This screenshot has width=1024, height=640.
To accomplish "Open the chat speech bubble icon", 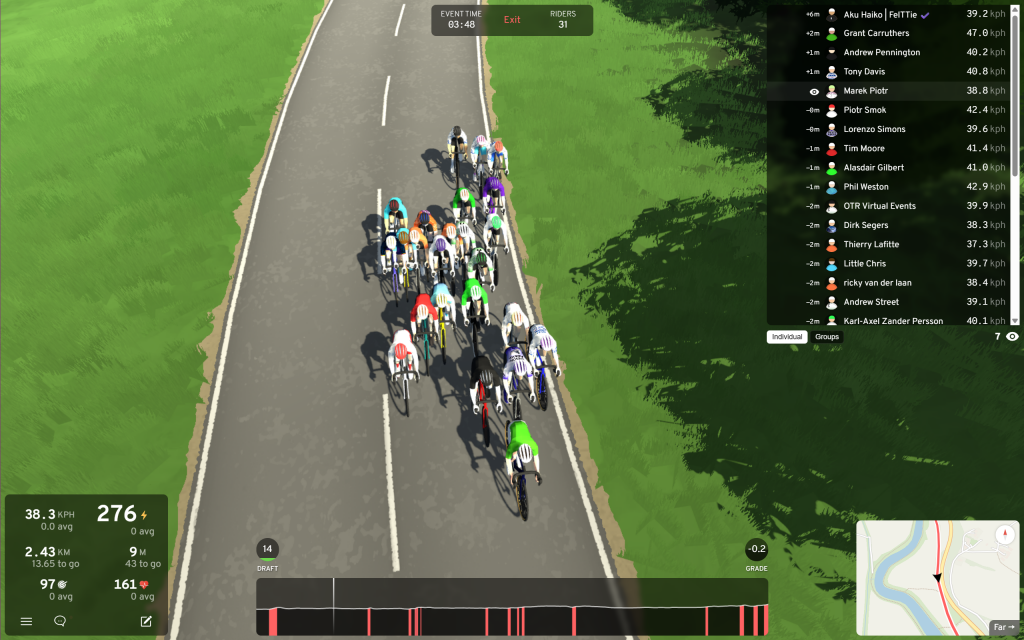I will tap(60, 621).
